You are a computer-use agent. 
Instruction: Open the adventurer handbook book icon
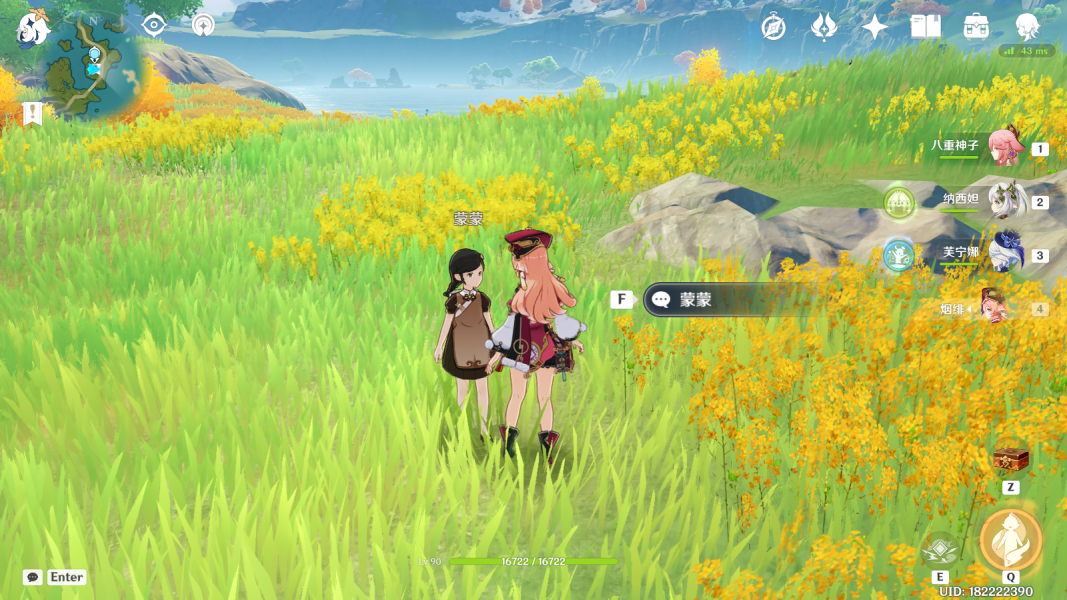(x=925, y=27)
